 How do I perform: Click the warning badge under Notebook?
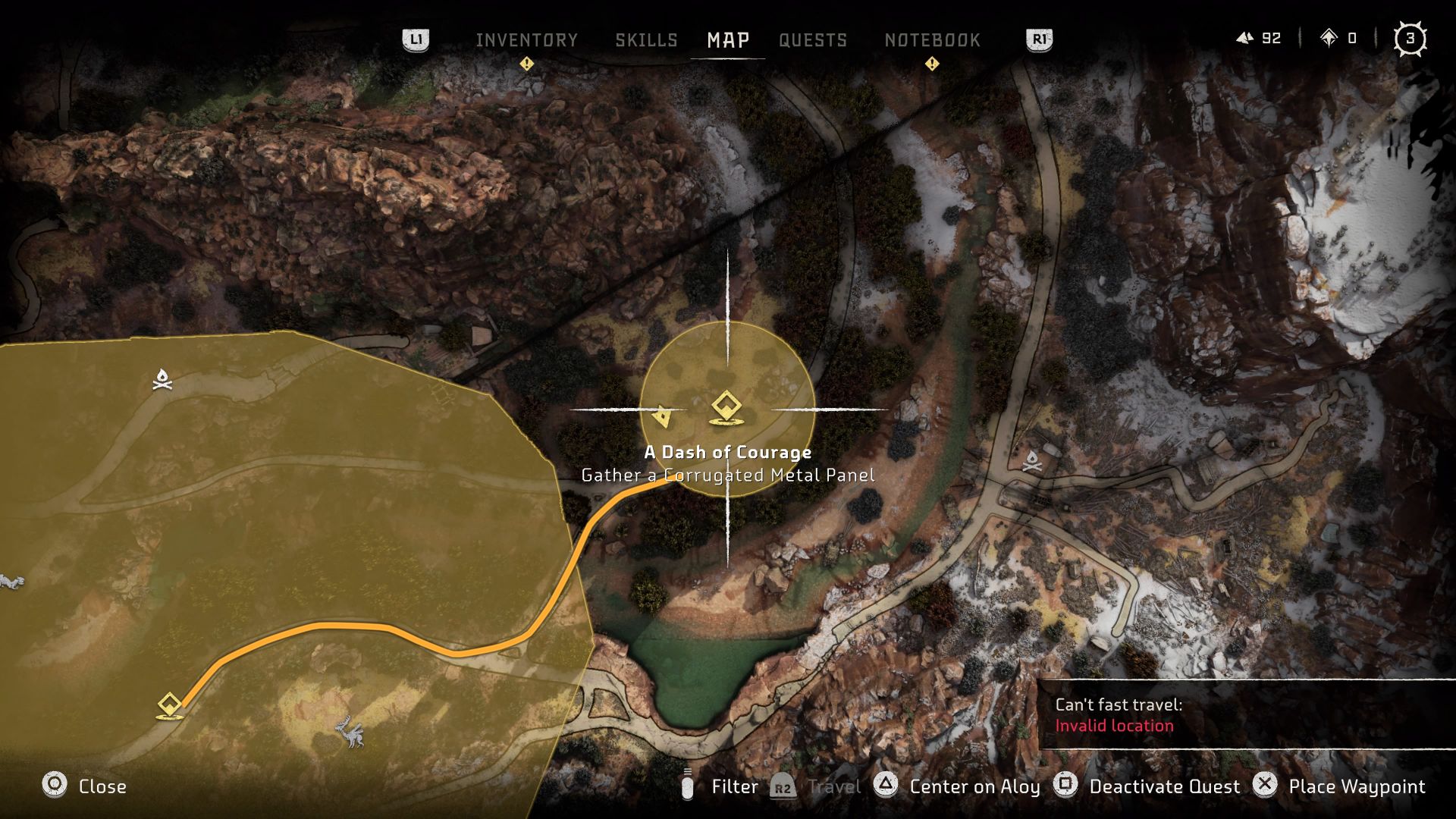(931, 64)
